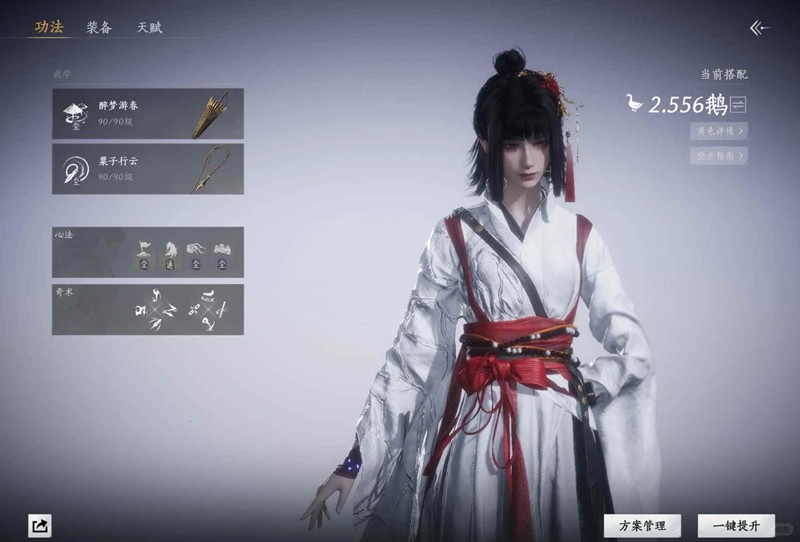Image resolution: width=800 pixels, height=542 pixels.
Task: Switch to the 功法 tab
Action: [x=49, y=28]
